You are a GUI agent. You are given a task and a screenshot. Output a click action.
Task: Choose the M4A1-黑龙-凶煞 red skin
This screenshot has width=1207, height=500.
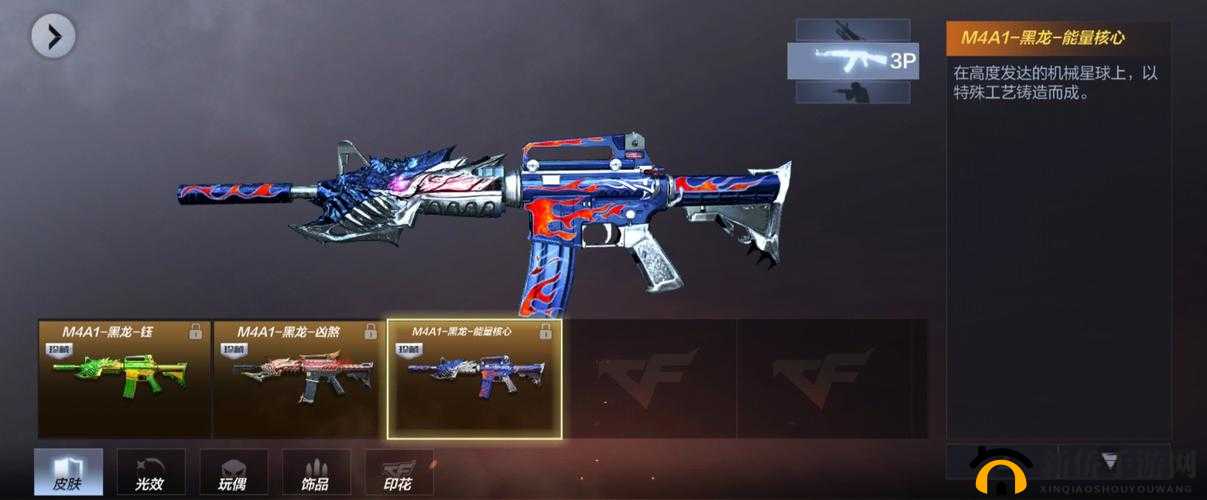click(x=299, y=378)
